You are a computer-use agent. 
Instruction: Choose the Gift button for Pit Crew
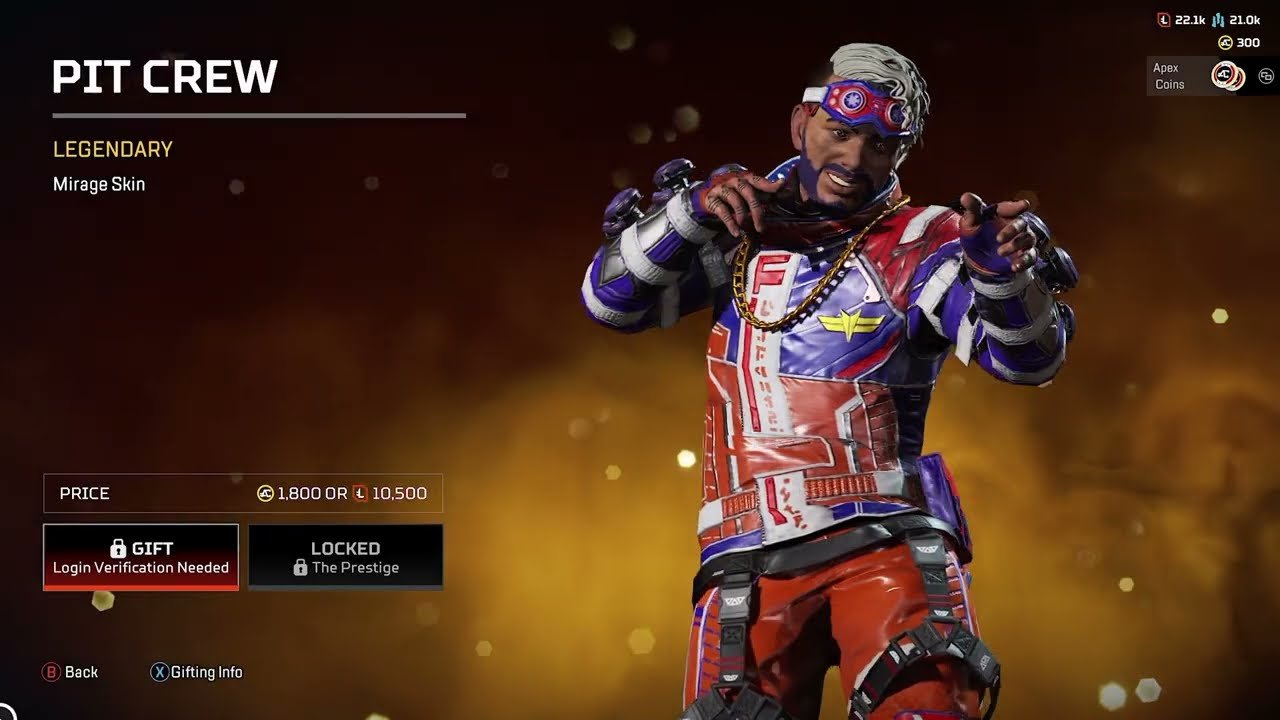141,557
